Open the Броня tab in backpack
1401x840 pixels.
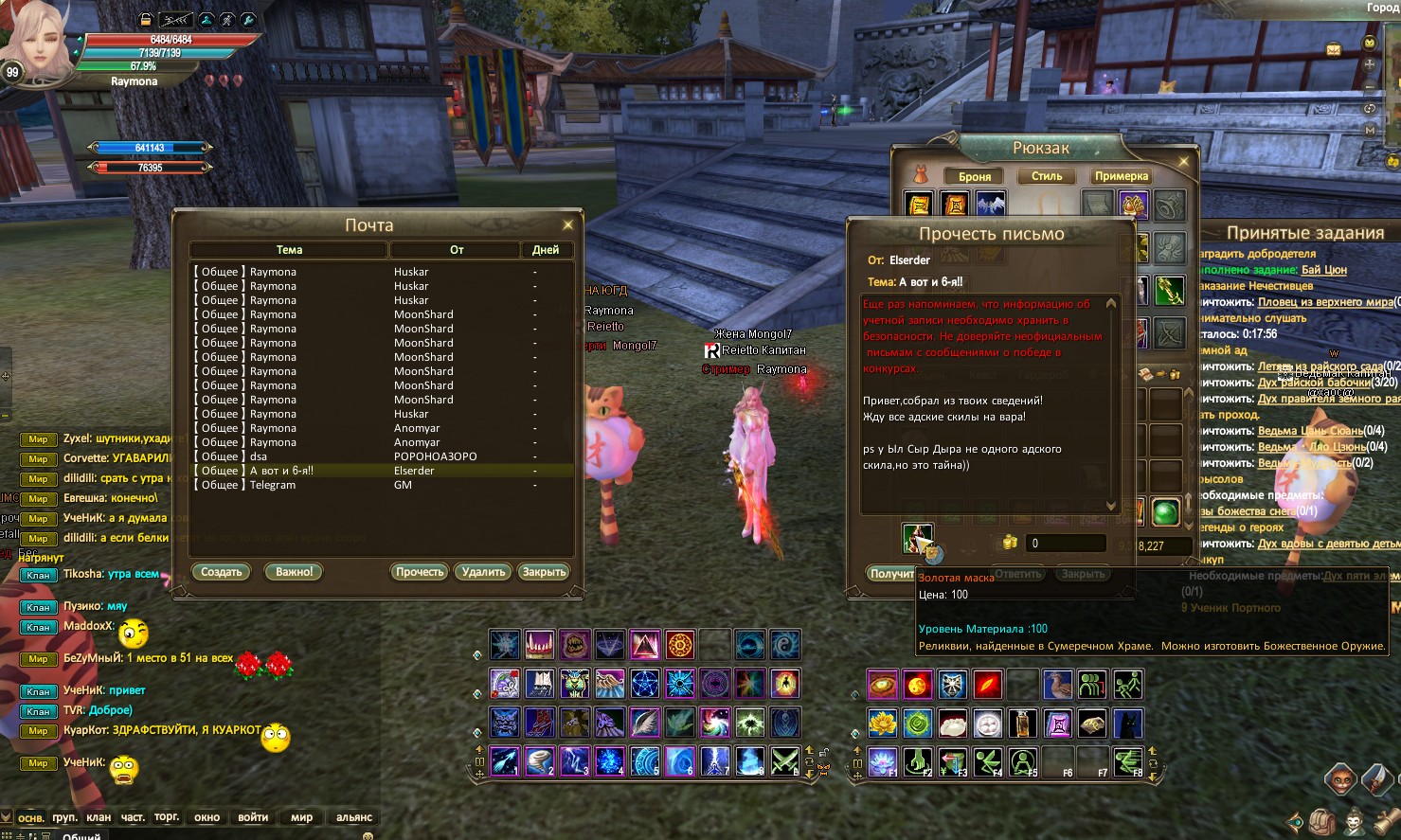click(975, 176)
